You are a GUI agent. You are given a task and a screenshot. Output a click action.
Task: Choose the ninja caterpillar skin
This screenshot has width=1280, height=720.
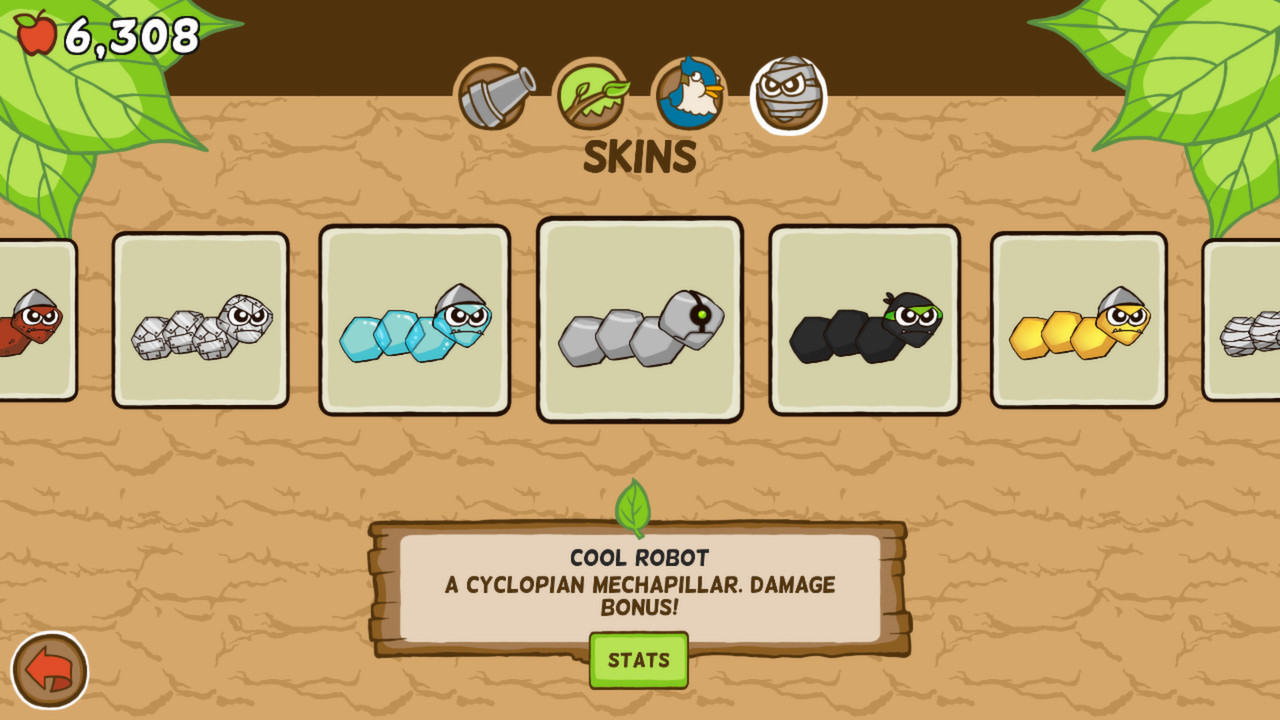click(x=867, y=318)
